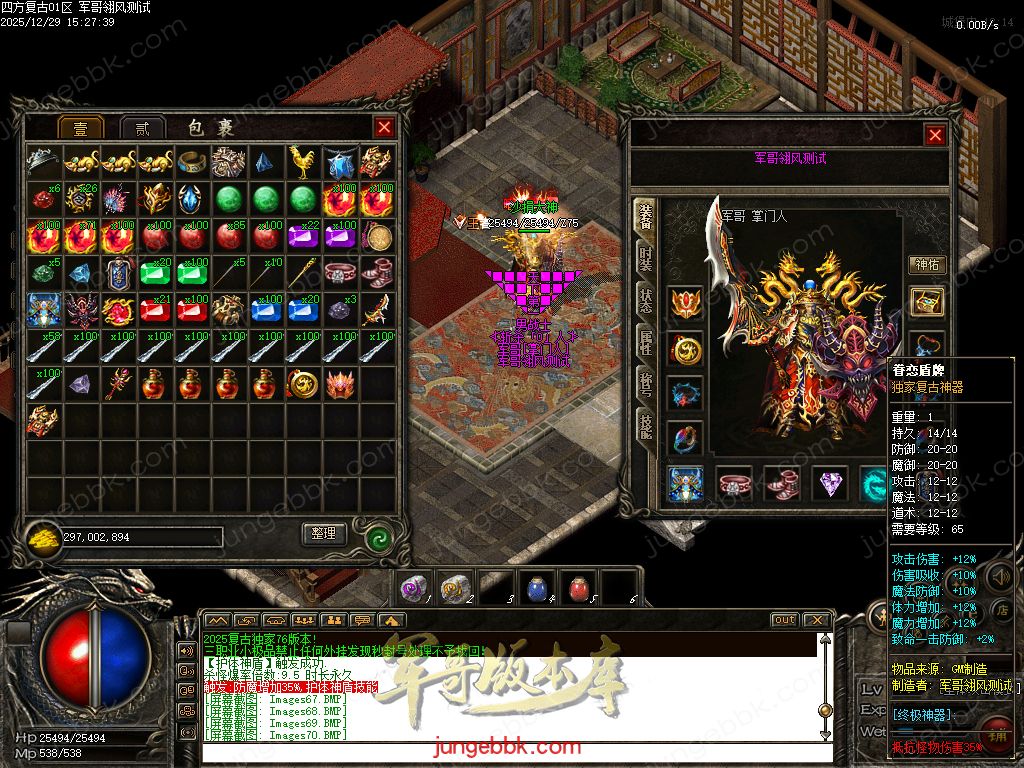Switch to the 状态 status tab
Image resolution: width=1024 pixels, height=768 pixels.
(x=647, y=303)
